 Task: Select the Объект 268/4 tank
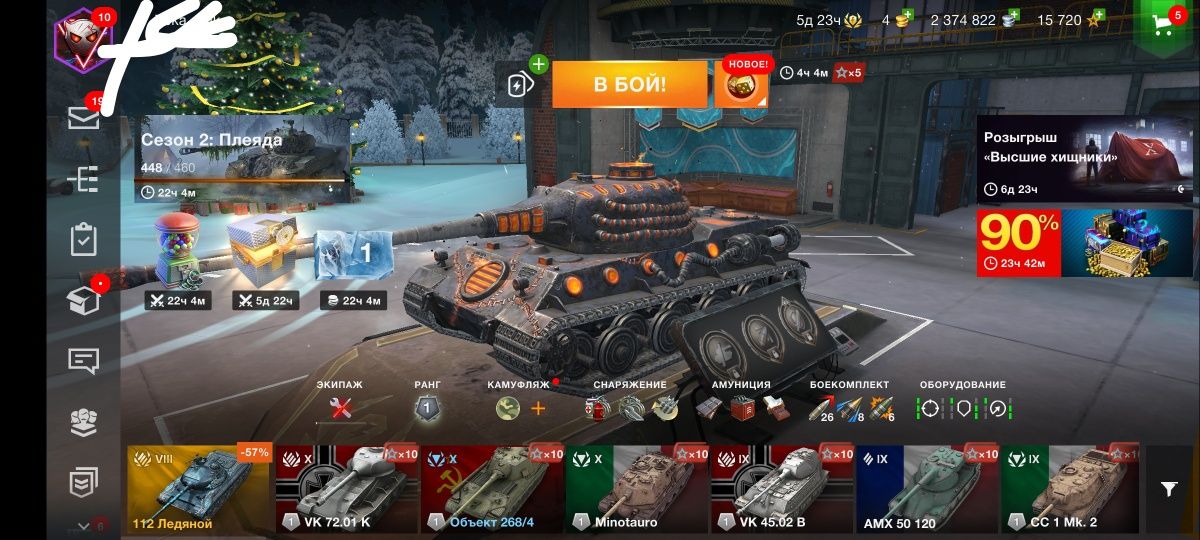(491, 490)
